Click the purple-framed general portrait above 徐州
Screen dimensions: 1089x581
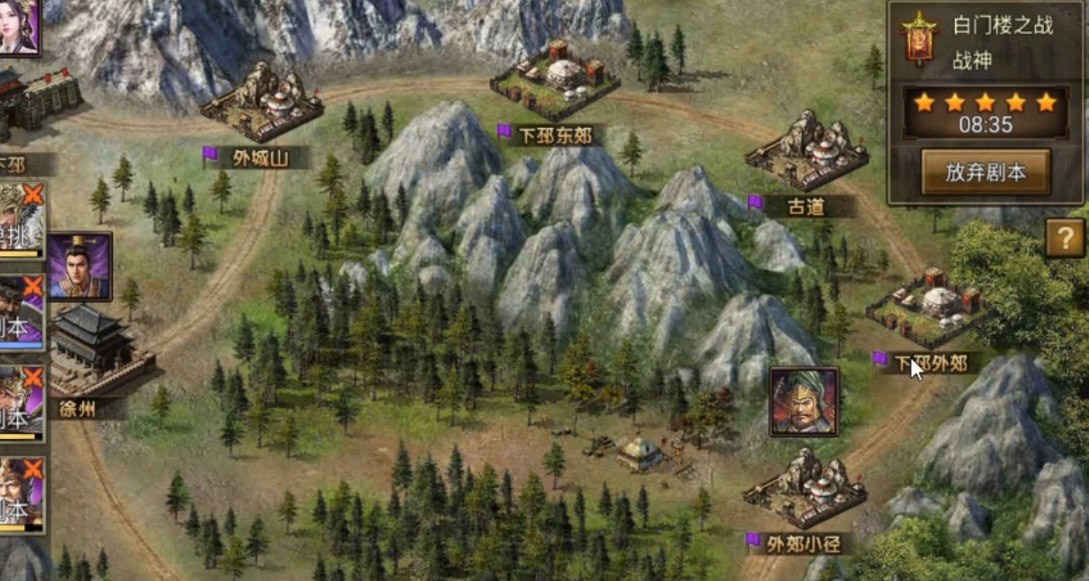(x=79, y=266)
